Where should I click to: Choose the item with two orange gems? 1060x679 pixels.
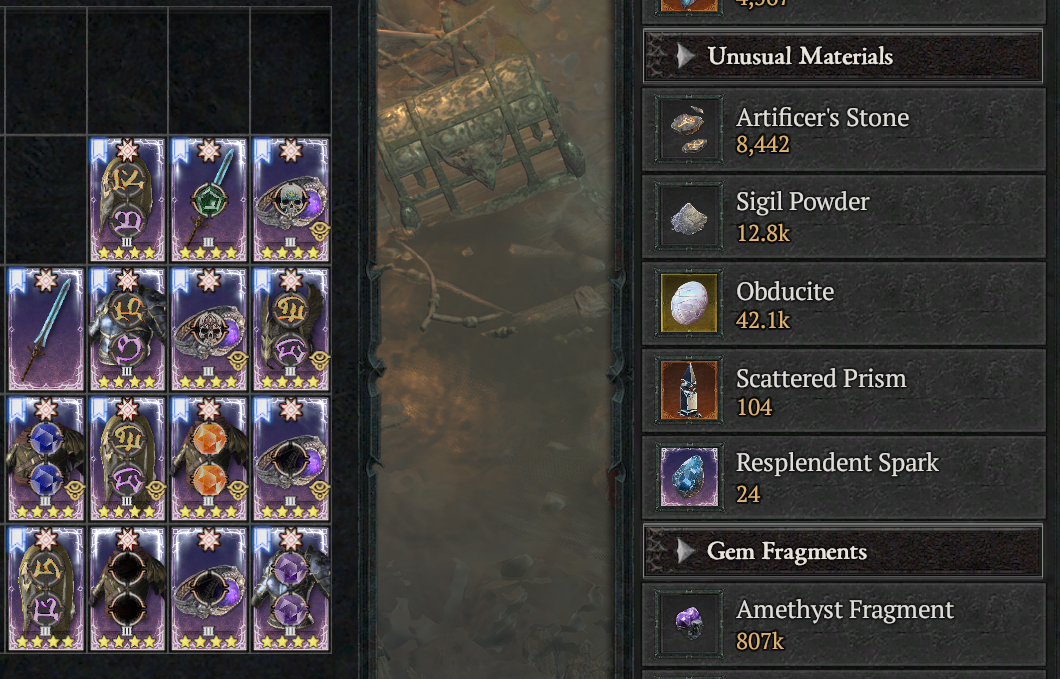click(209, 459)
